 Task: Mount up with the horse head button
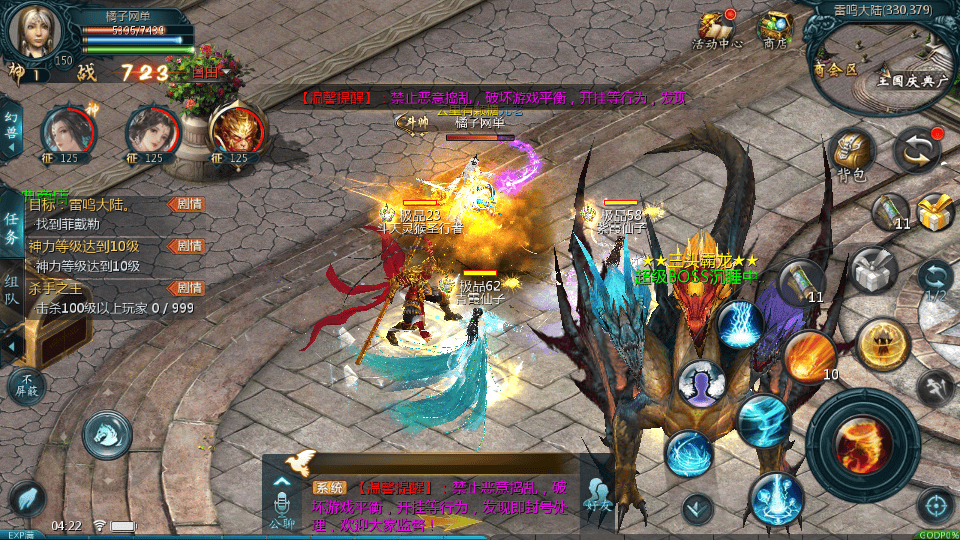point(107,433)
